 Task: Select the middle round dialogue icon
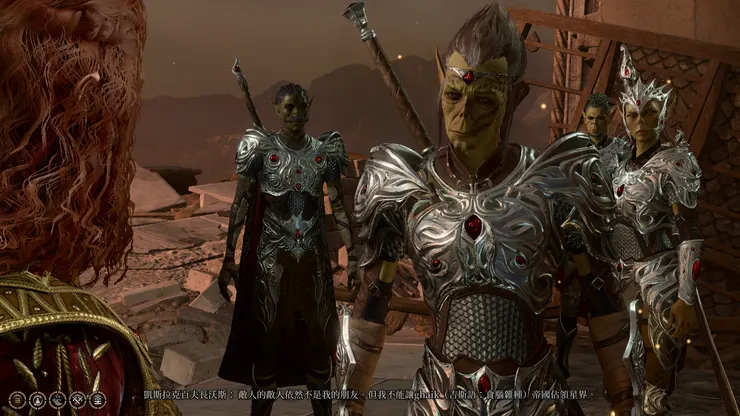coord(56,400)
